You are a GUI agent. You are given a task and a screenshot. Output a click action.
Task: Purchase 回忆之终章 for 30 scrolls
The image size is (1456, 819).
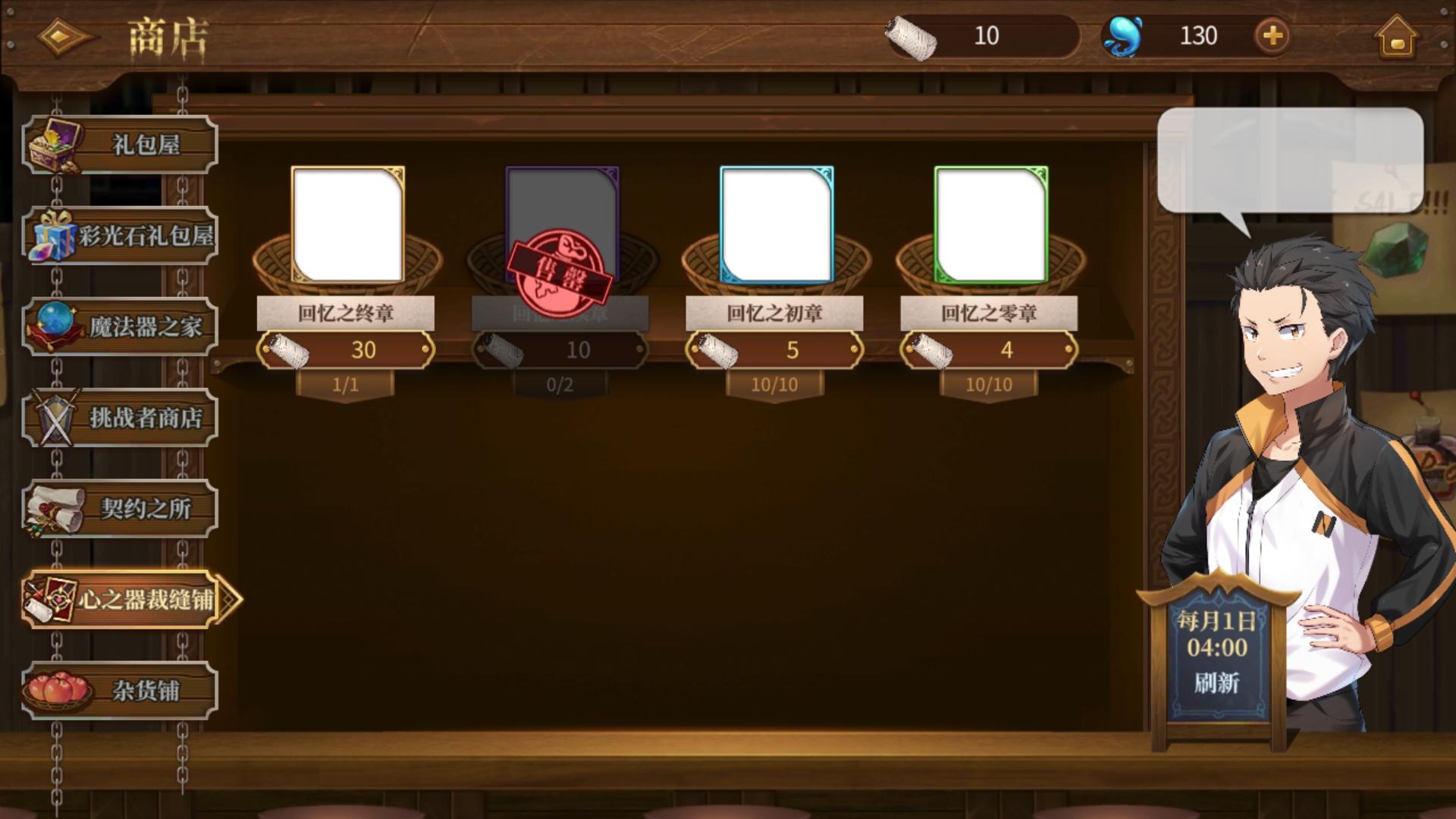pyautogui.click(x=347, y=350)
